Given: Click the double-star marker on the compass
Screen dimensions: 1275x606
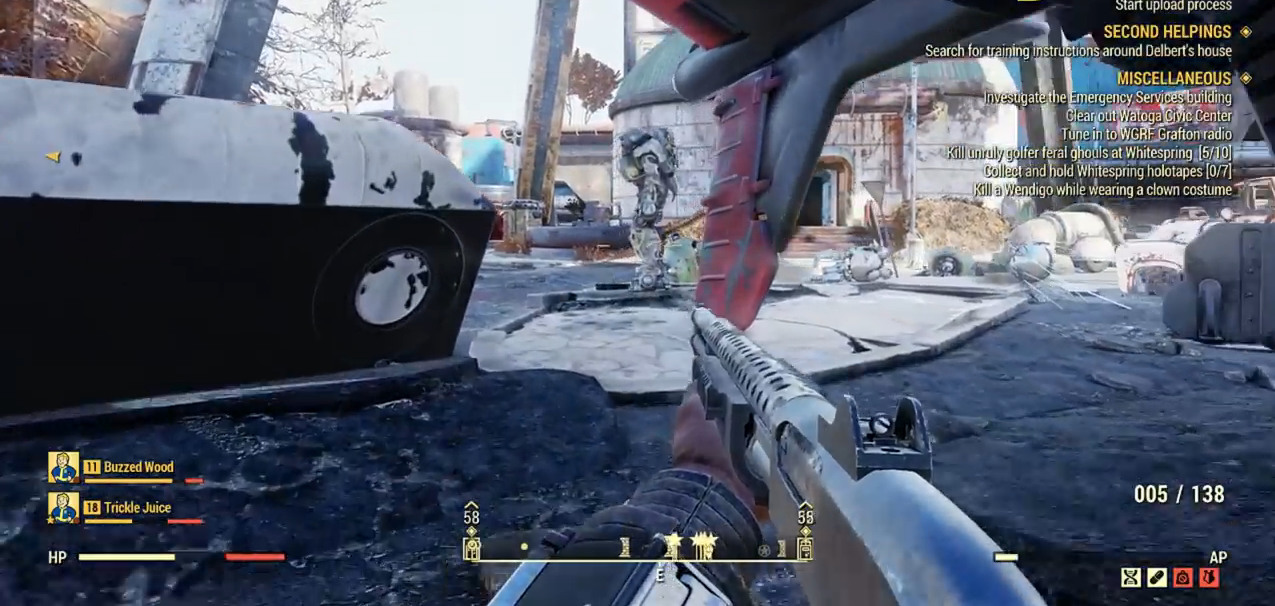Looking at the screenshot, I should point(704,545).
